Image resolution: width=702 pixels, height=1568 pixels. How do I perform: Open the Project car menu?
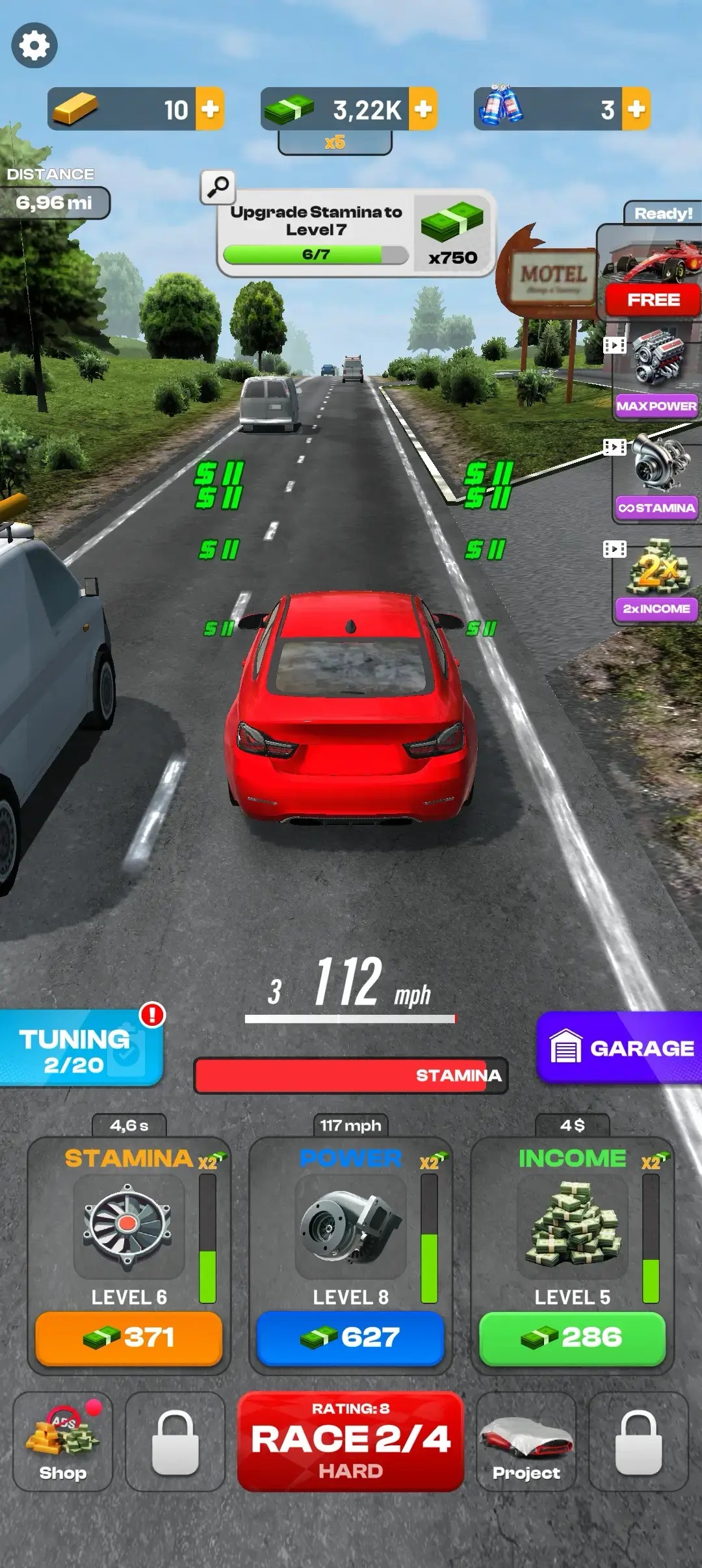526,1441
